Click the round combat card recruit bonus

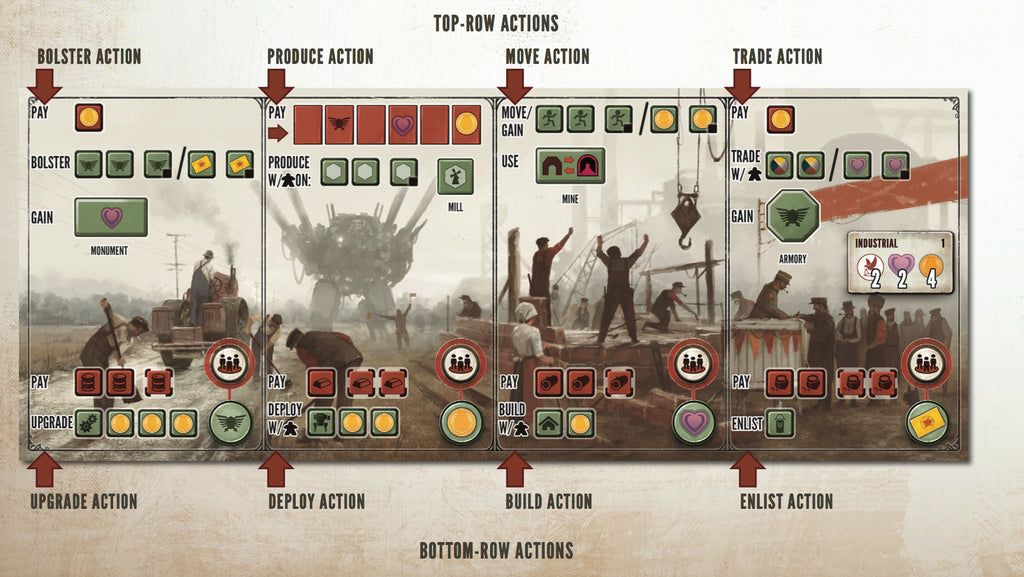[924, 422]
